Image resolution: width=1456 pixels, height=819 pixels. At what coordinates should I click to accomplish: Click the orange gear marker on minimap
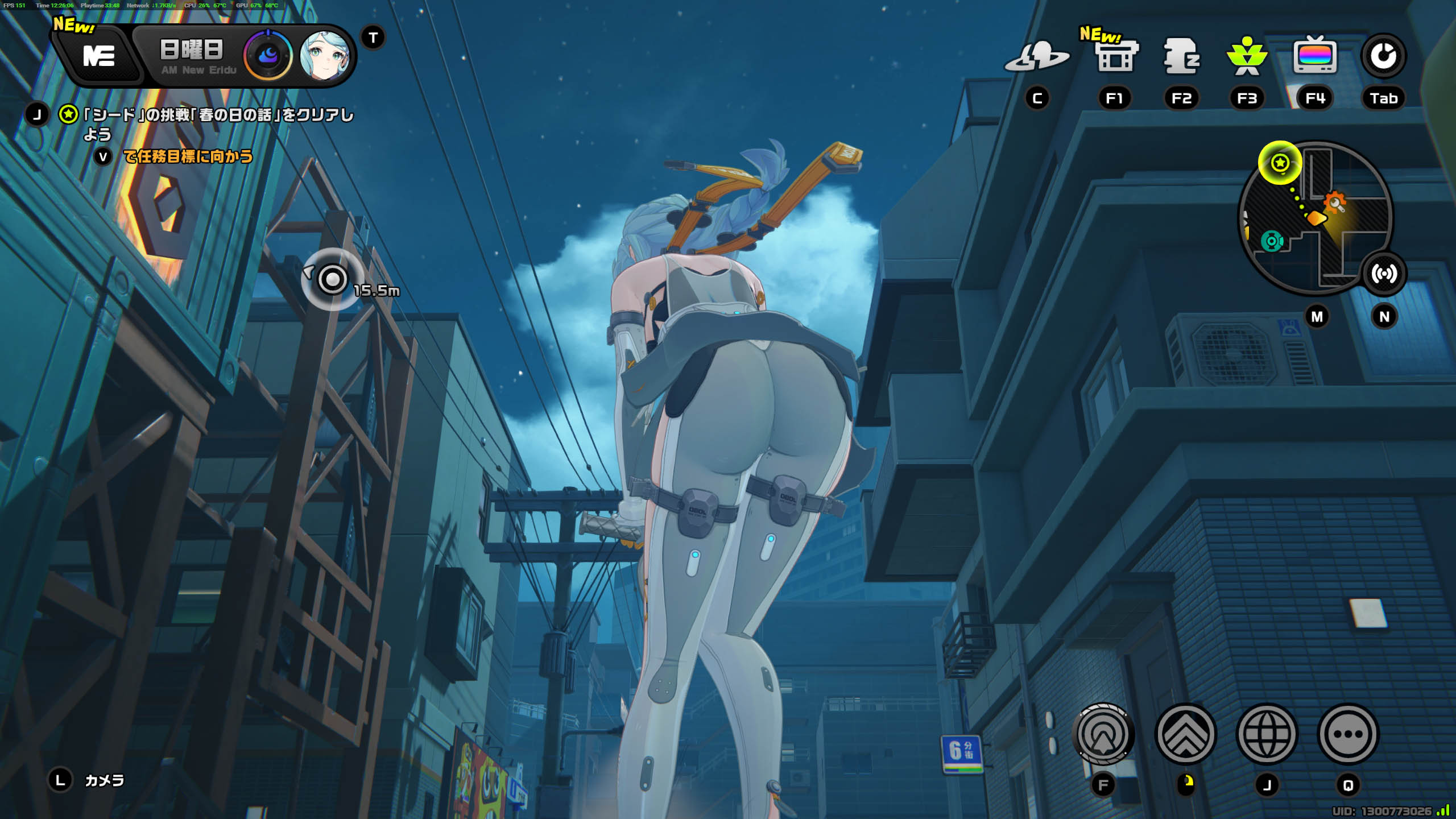(x=1335, y=202)
